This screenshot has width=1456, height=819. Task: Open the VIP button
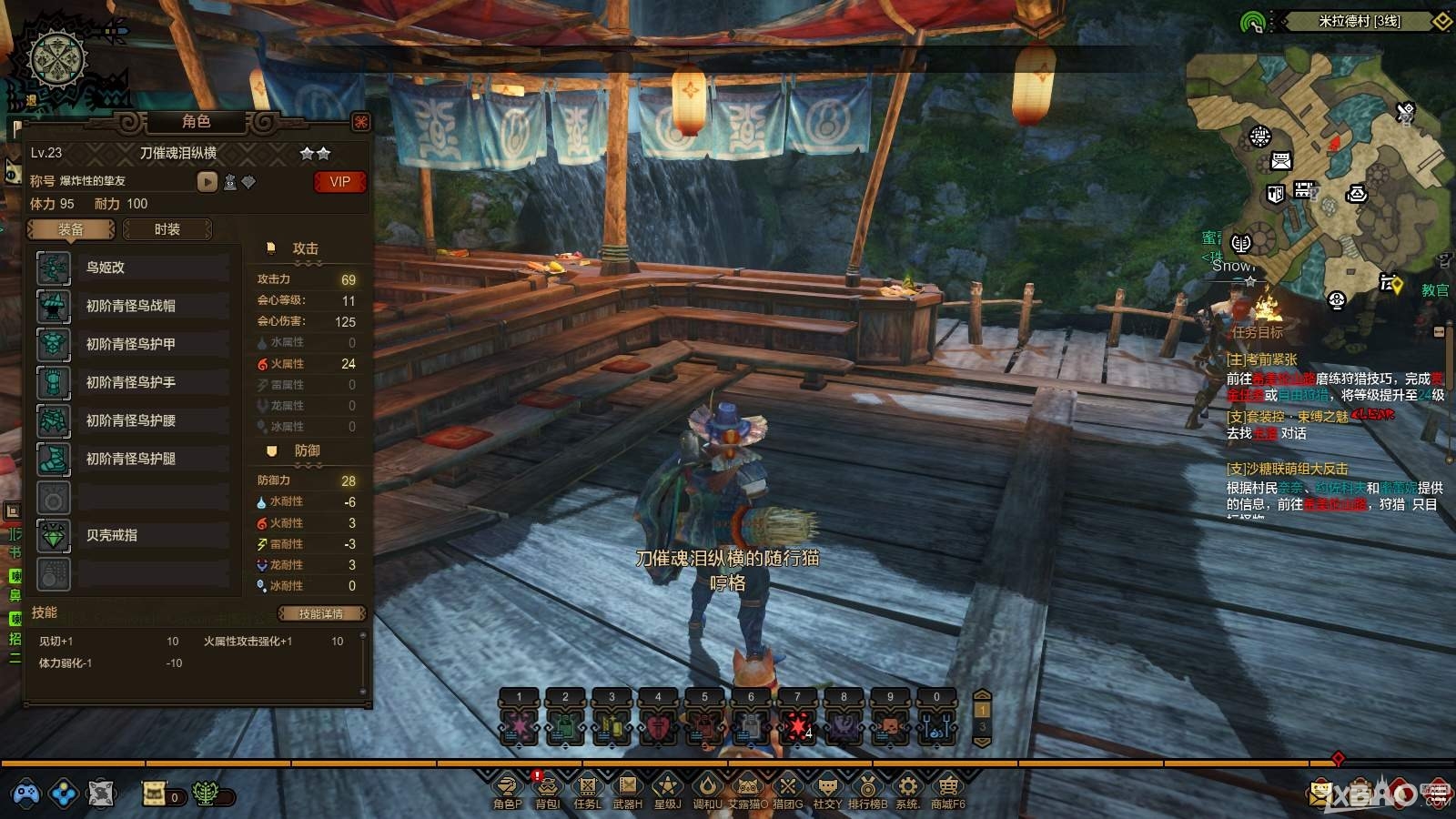tap(339, 182)
